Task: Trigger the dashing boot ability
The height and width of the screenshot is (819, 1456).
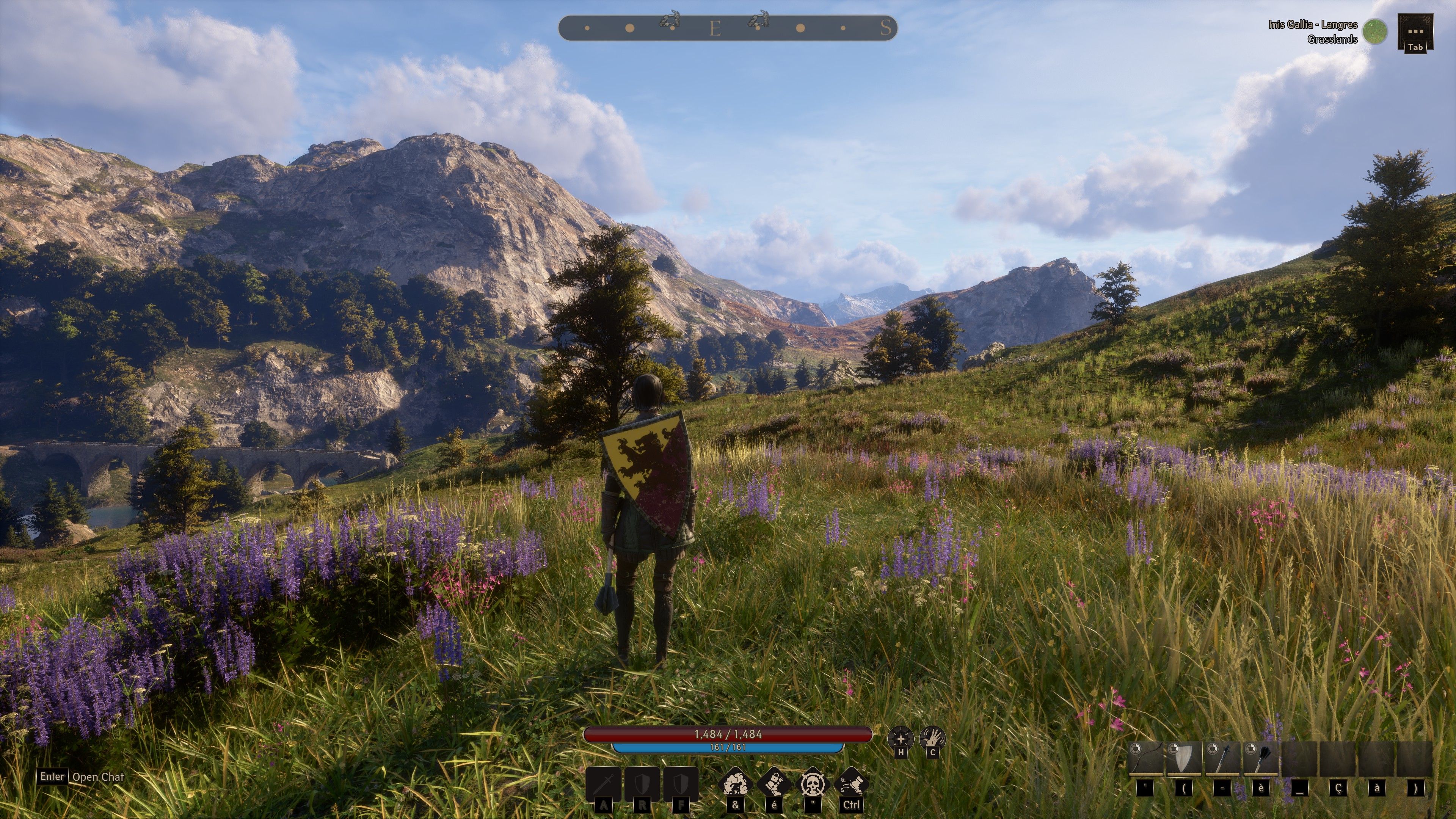Action: [851, 784]
